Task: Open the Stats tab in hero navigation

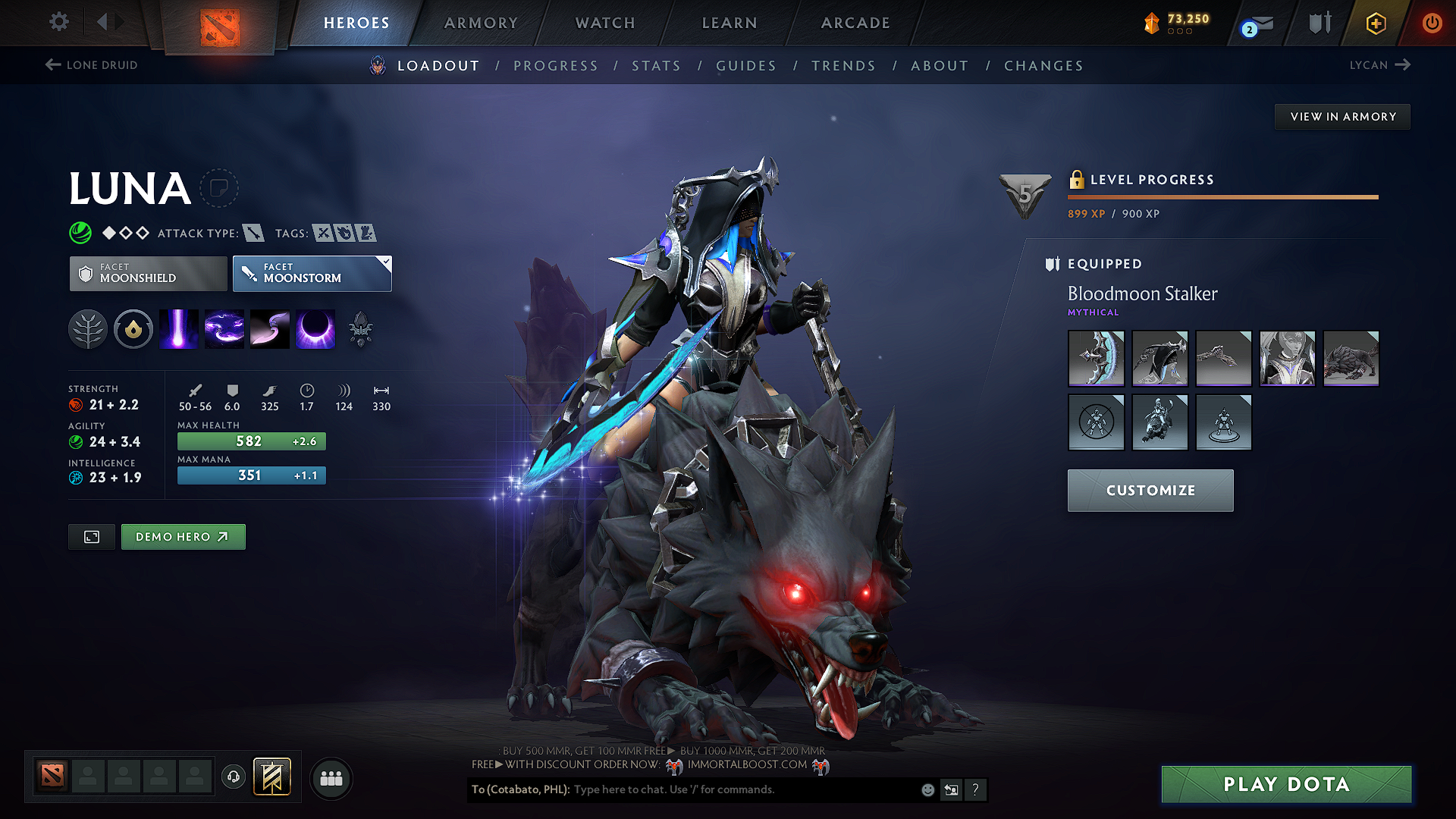Action: tap(656, 65)
